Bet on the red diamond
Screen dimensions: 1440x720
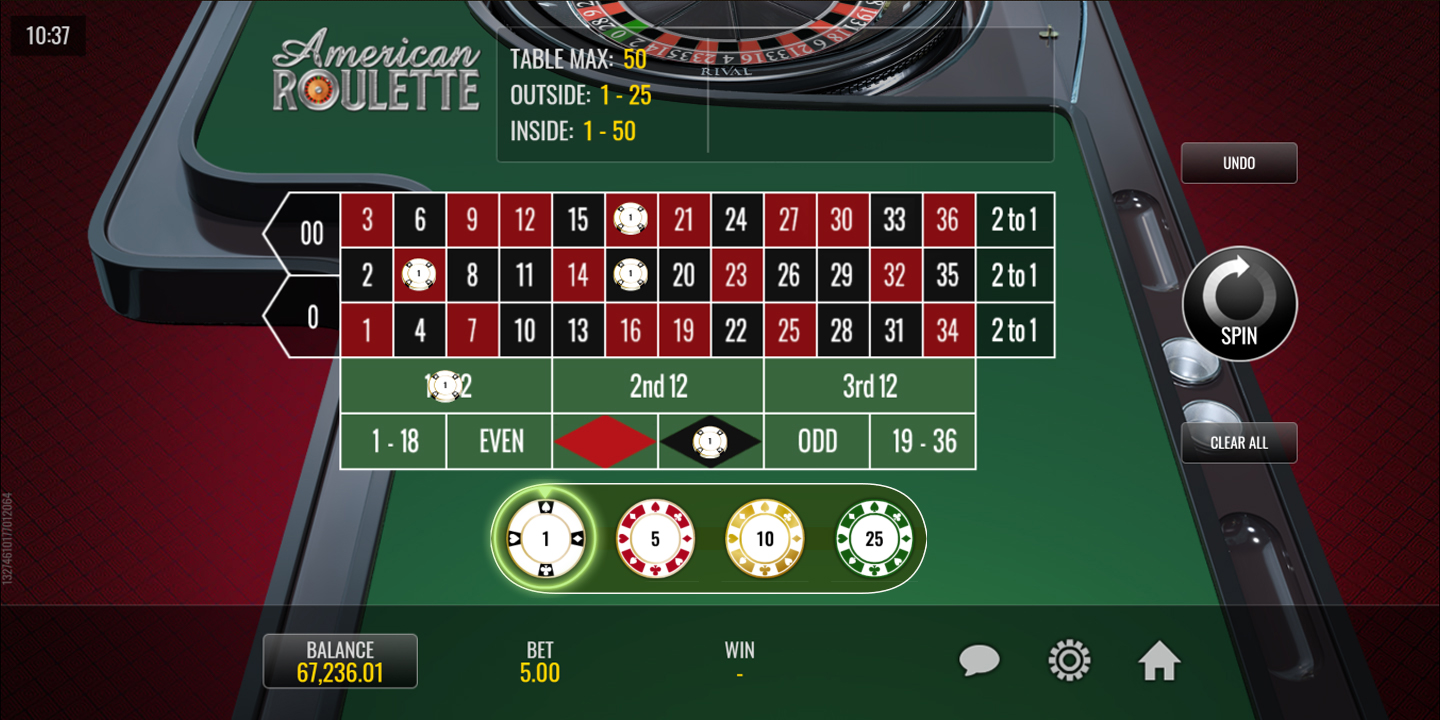(605, 441)
